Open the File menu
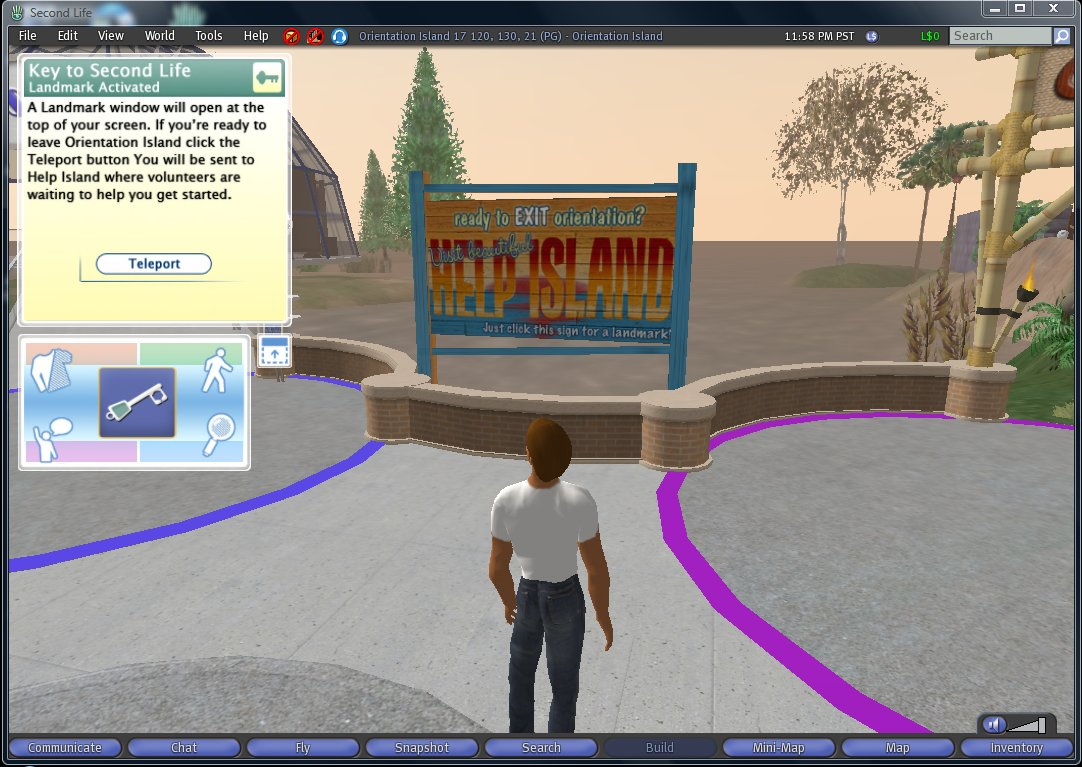 pyautogui.click(x=28, y=36)
